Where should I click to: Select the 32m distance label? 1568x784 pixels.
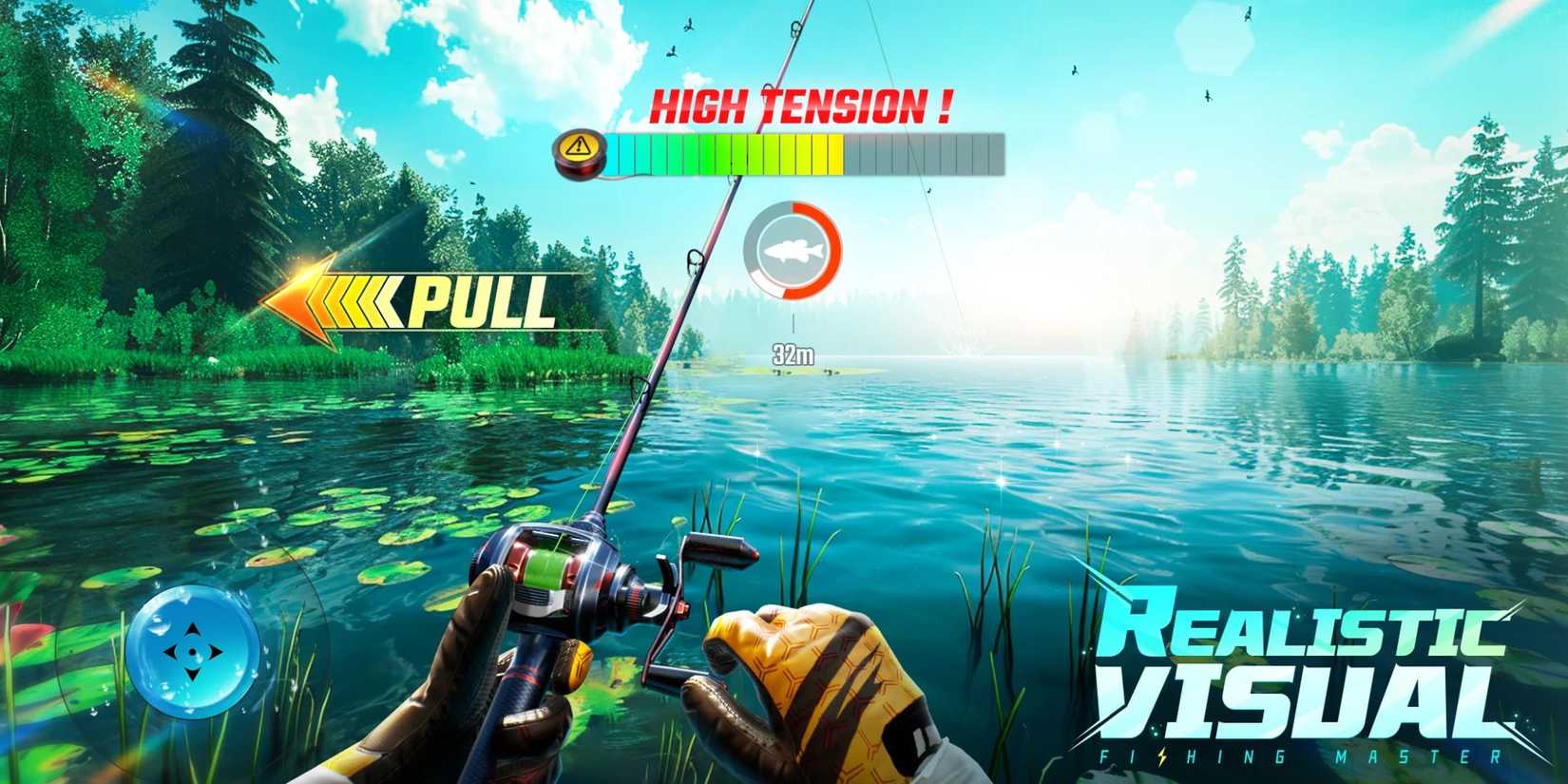792,352
